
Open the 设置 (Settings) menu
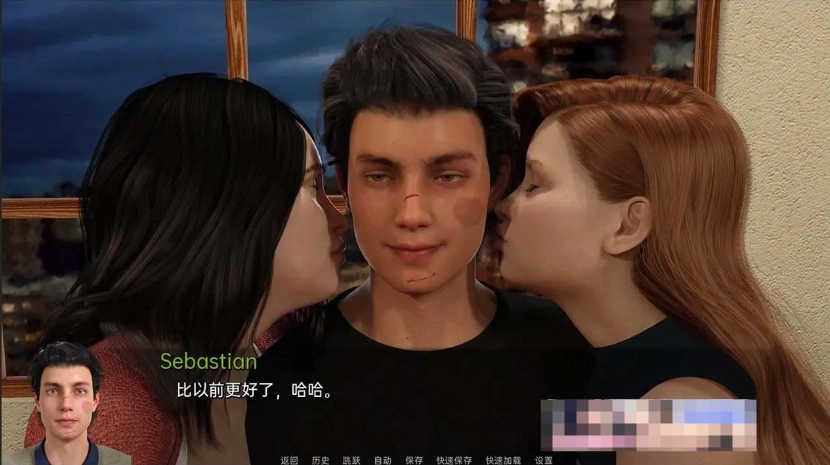coord(543,460)
